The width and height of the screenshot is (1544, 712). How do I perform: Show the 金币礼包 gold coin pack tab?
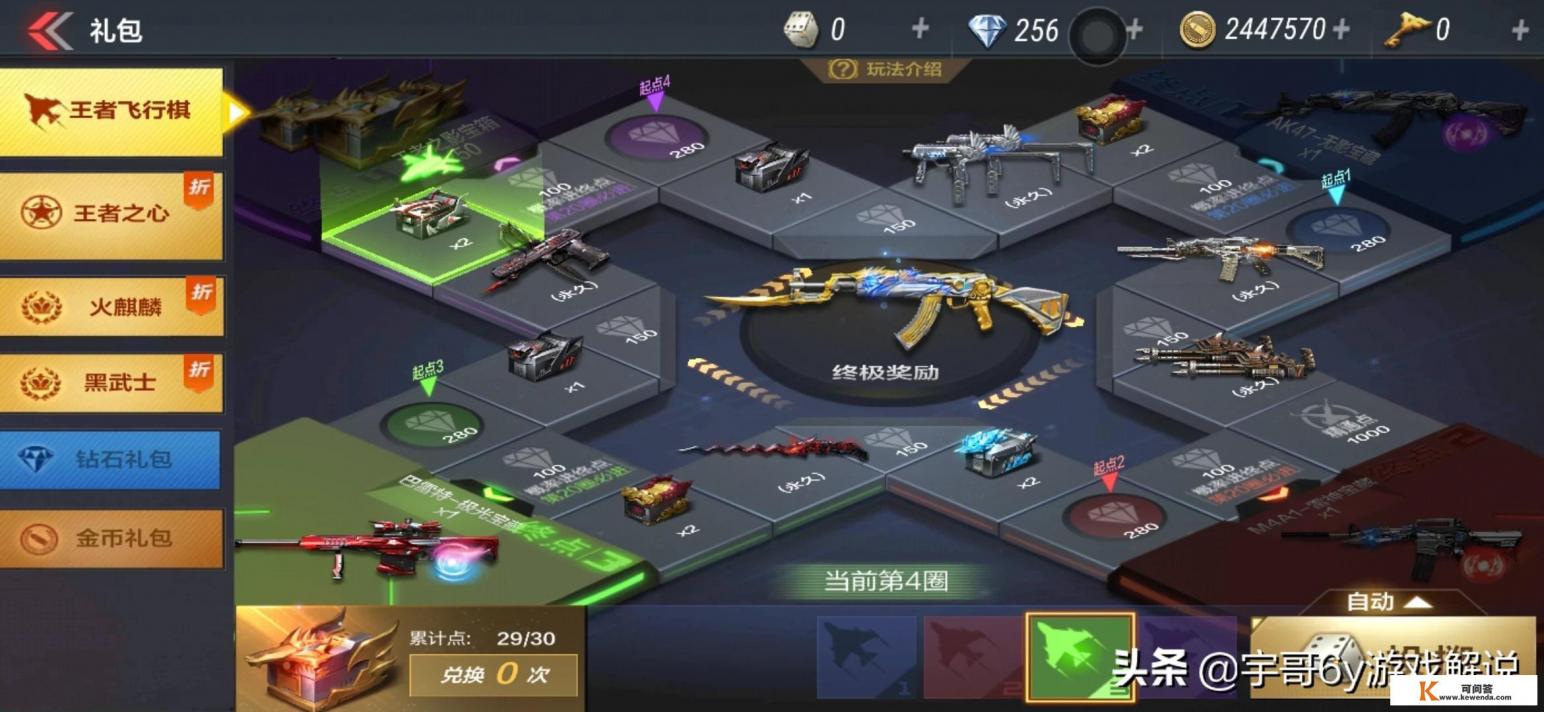[x=112, y=538]
